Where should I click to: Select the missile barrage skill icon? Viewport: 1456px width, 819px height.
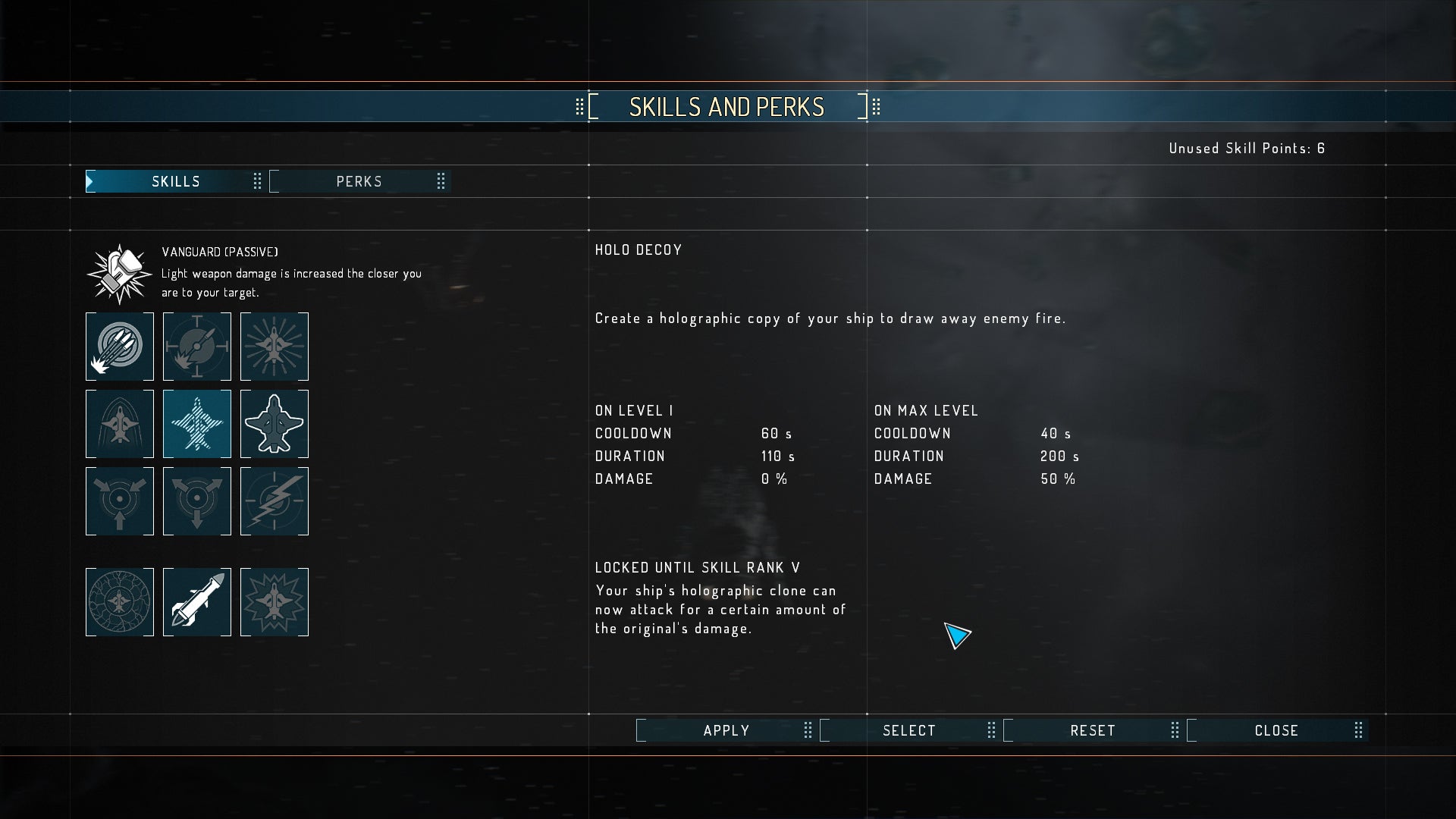point(119,347)
